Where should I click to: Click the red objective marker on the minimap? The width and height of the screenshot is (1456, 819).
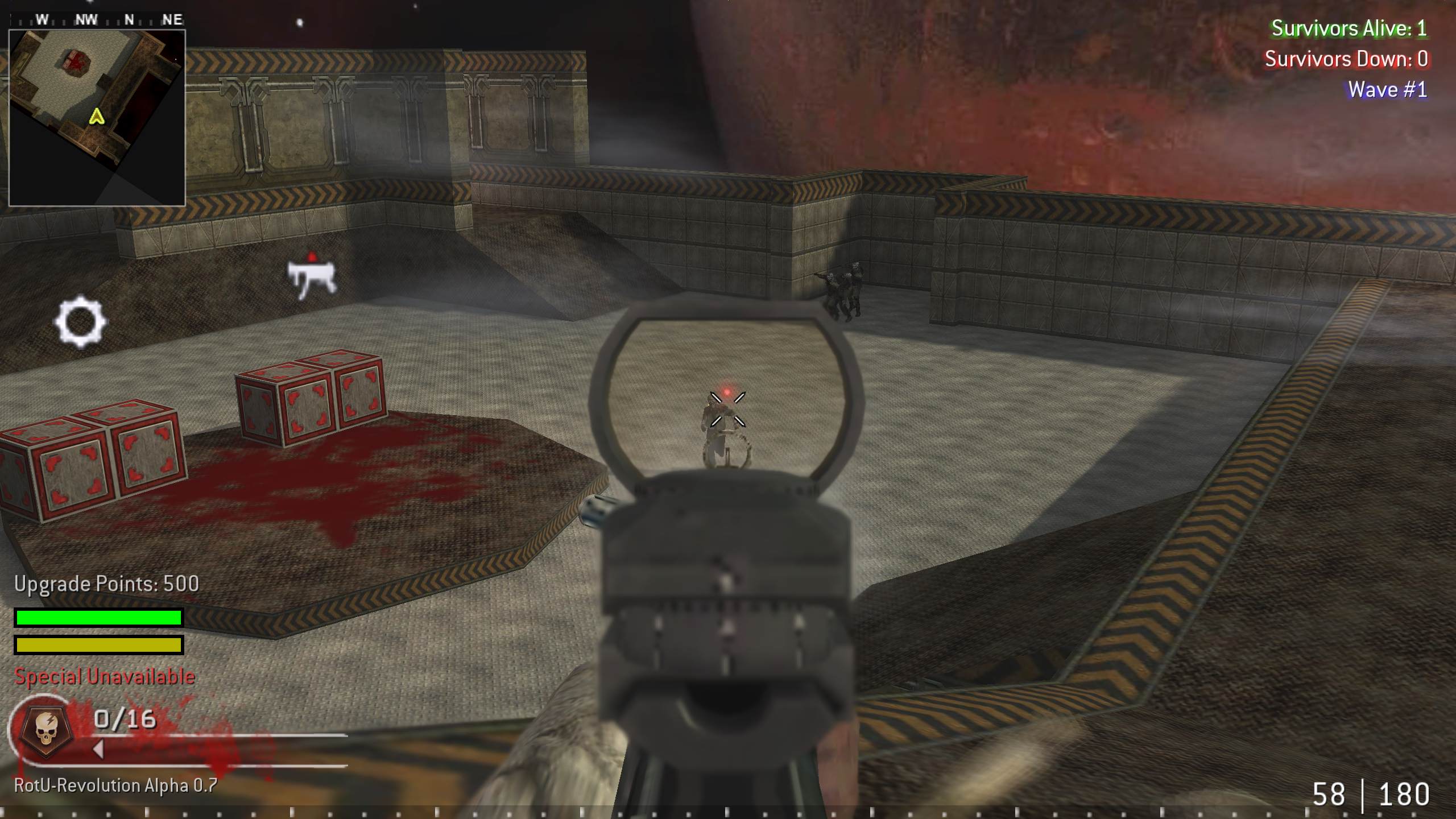[76, 60]
